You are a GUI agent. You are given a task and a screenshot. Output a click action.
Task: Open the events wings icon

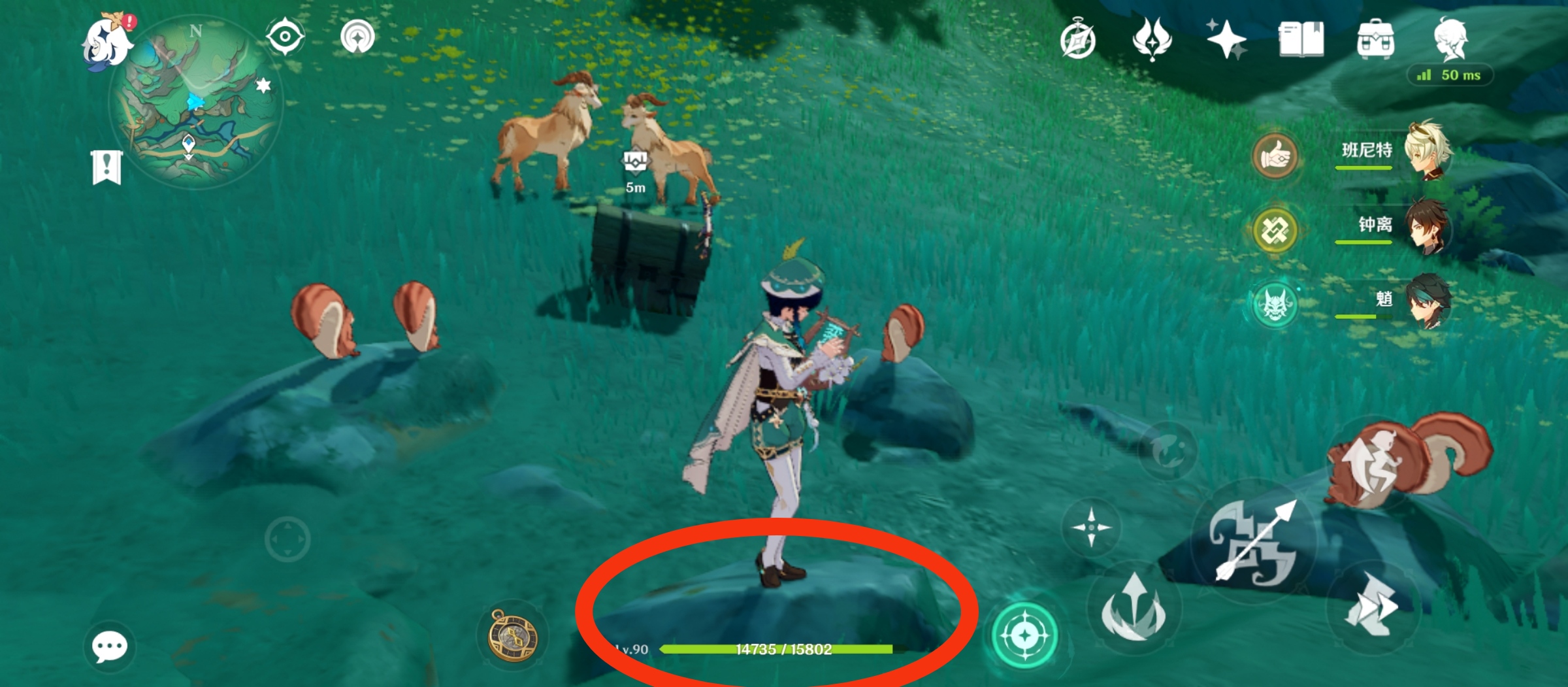coord(1152,39)
